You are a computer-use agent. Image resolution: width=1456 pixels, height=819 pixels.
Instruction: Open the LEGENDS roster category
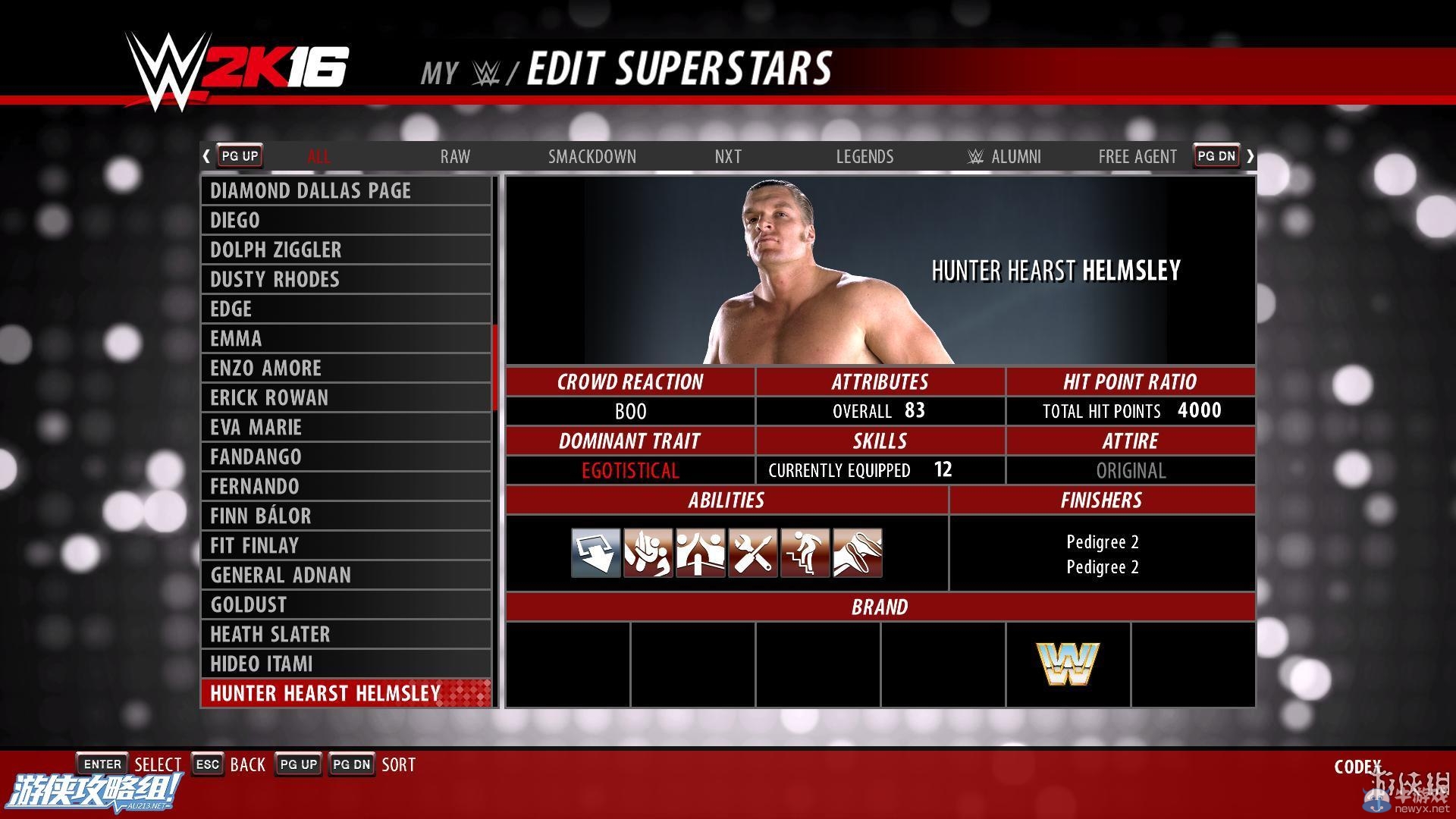[864, 156]
